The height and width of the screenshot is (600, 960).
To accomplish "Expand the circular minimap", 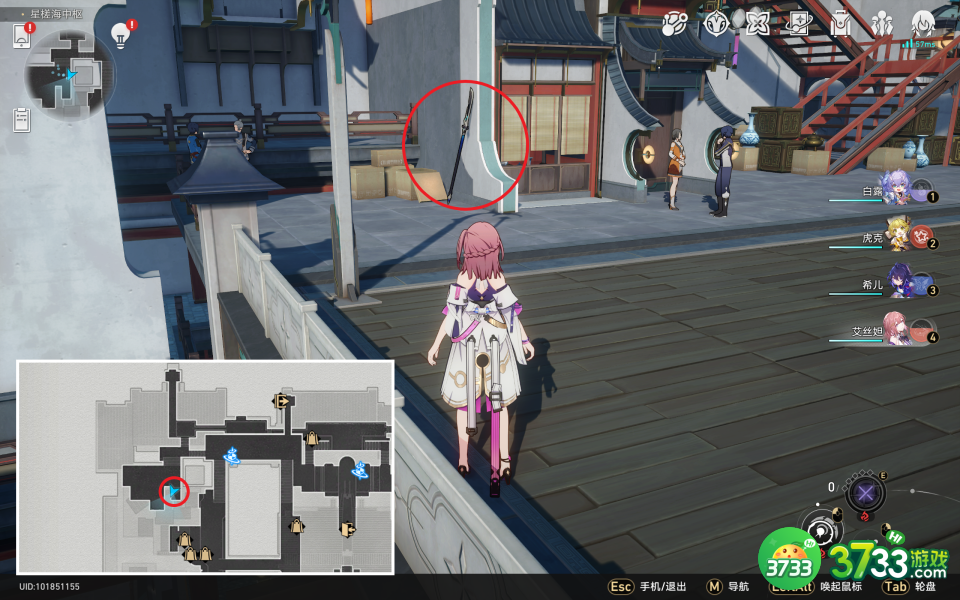I will [70, 74].
